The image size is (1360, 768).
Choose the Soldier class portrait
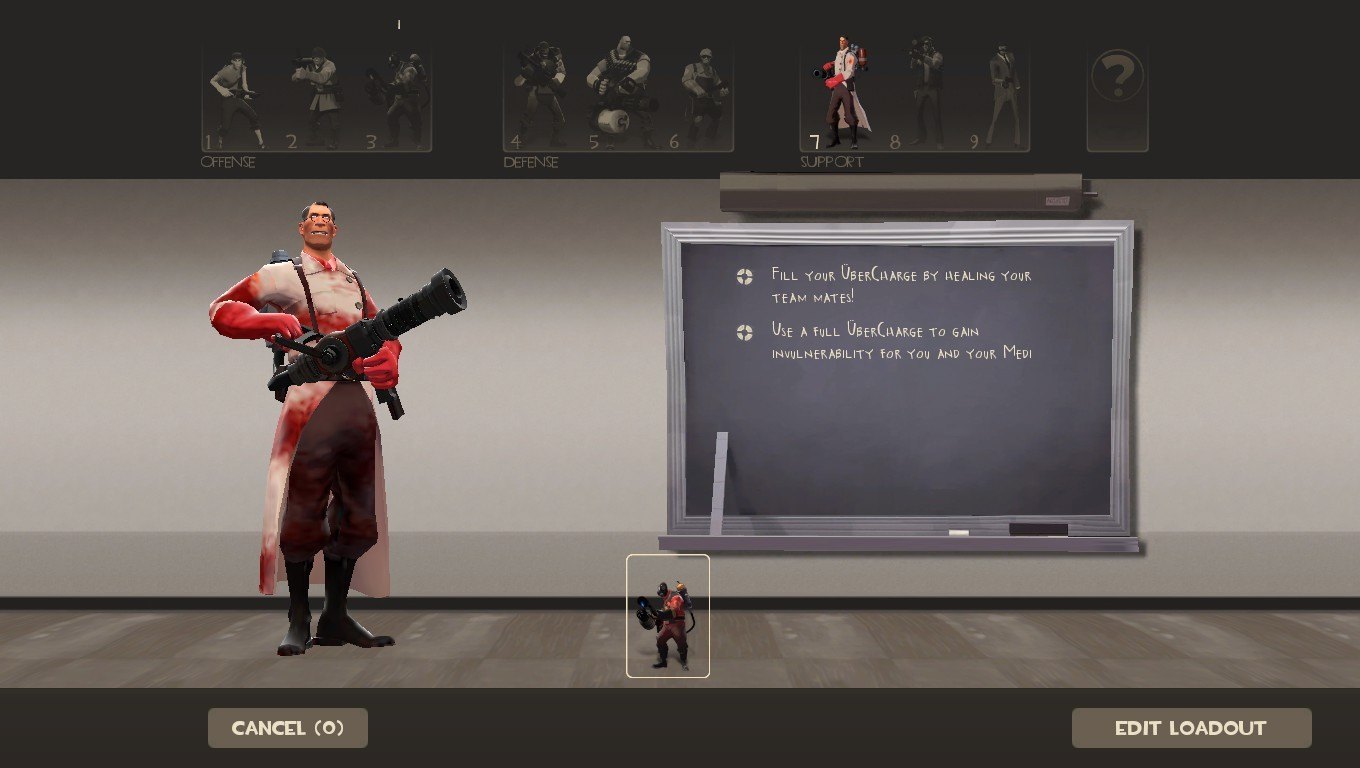click(x=318, y=99)
